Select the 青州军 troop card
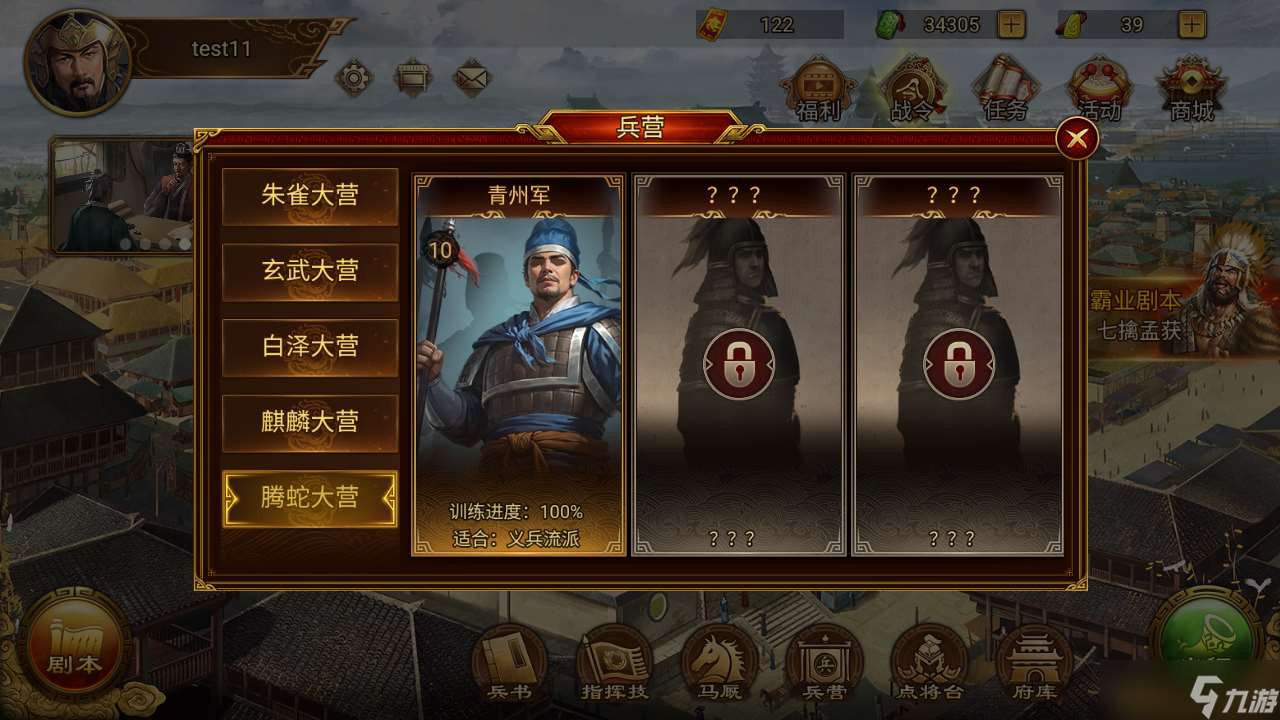Image resolution: width=1280 pixels, height=720 pixels. (x=524, y=360)
